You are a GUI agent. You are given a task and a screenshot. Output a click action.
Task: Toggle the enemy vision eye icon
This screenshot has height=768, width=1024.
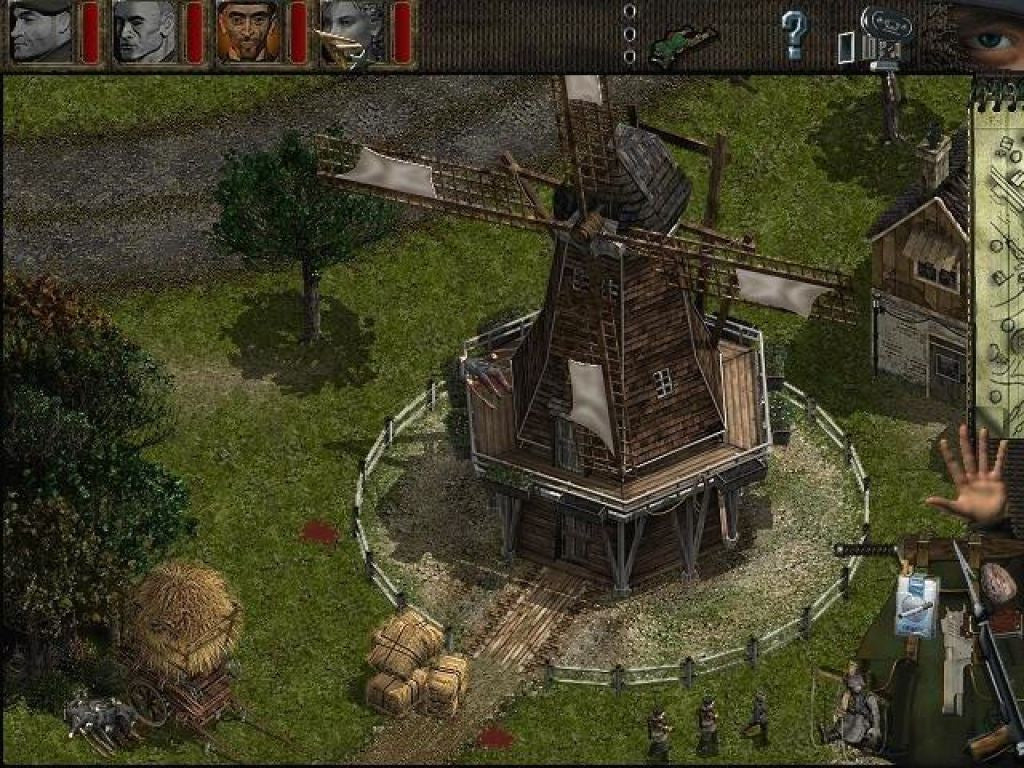(x=990, y=38)
